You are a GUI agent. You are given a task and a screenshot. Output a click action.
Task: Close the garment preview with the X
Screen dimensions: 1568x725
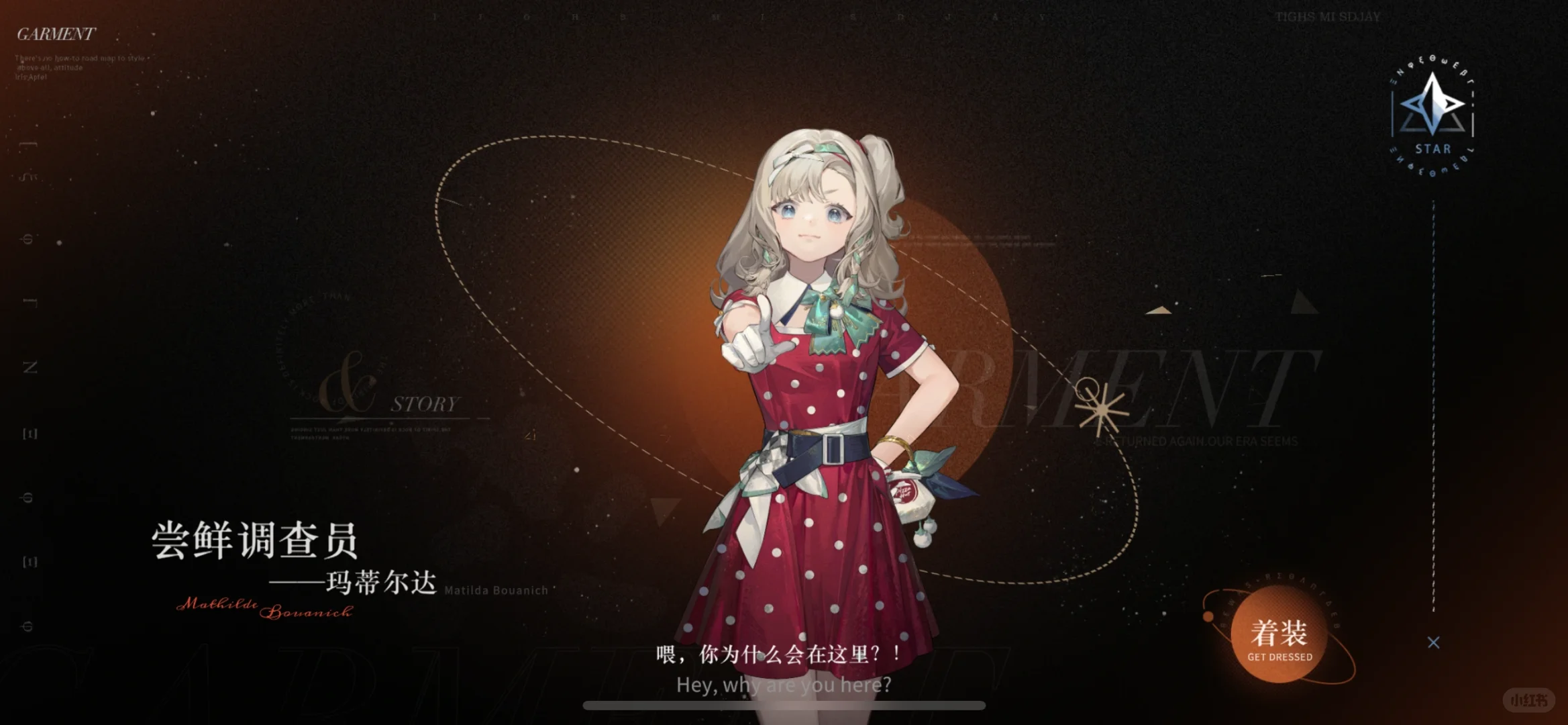(x=1433, y=642)
